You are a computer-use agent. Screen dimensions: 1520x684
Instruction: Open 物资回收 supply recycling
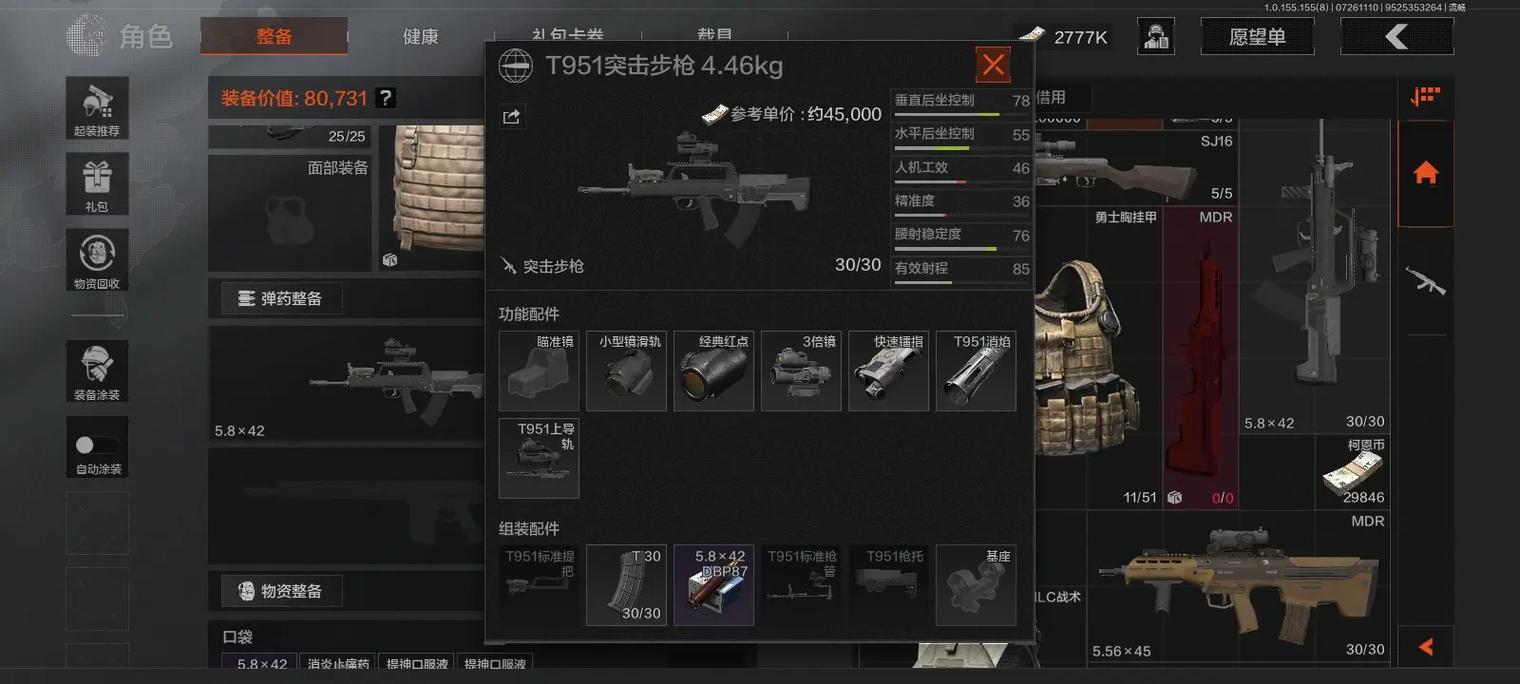97,260
